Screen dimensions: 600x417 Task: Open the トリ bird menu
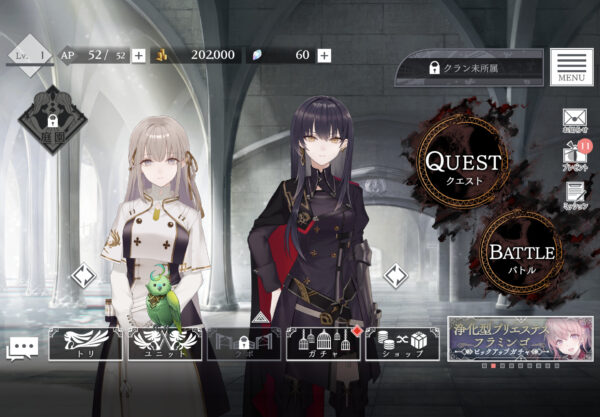coord(85,343)
